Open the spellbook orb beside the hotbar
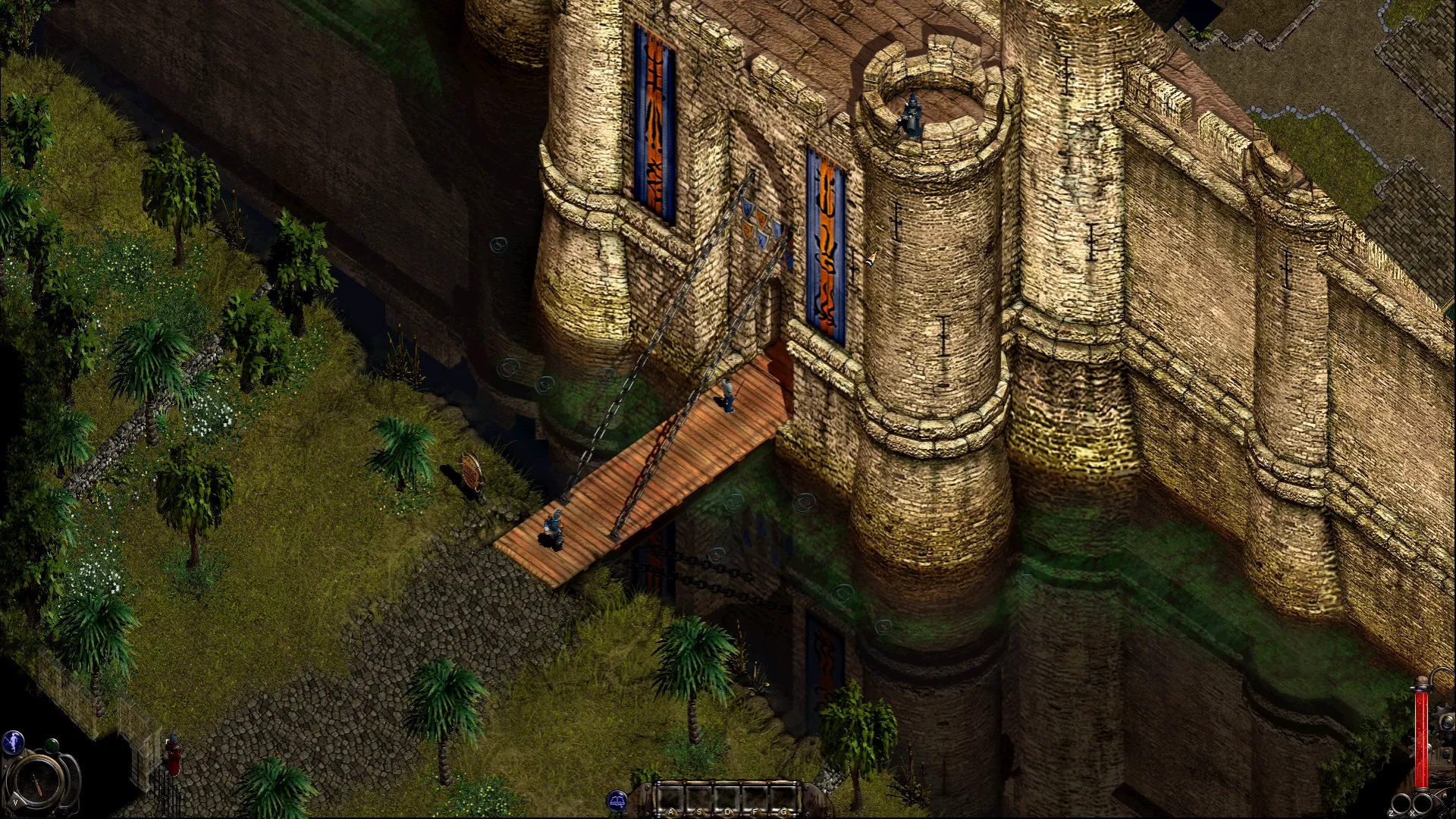Viewport: 1456px width, 819px height. pyautogui.click(x=617, y=801)
